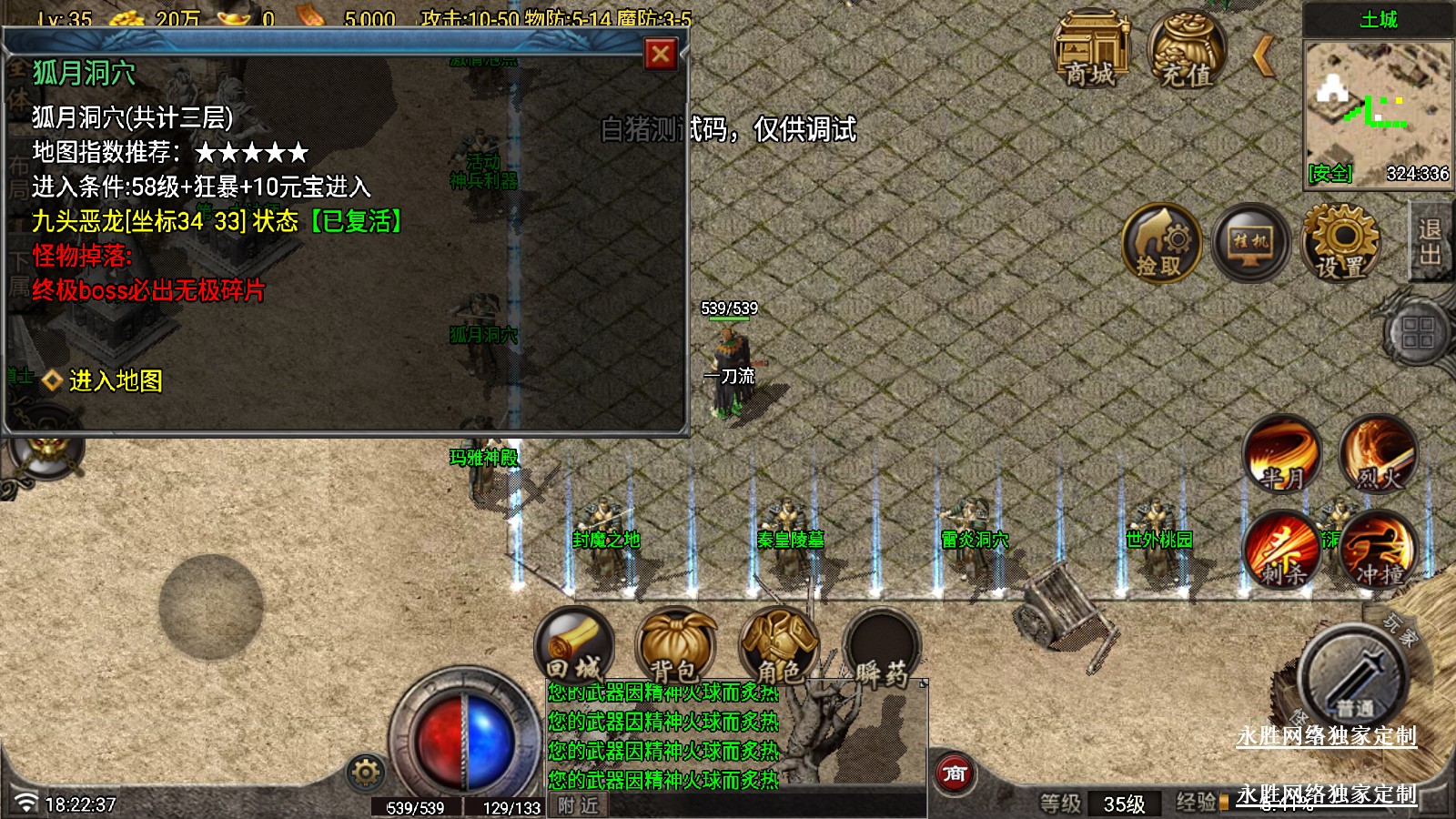Open the 充值 recharge menu
This screenshot has height=819, width=1456.
[x=1186, y=51]
